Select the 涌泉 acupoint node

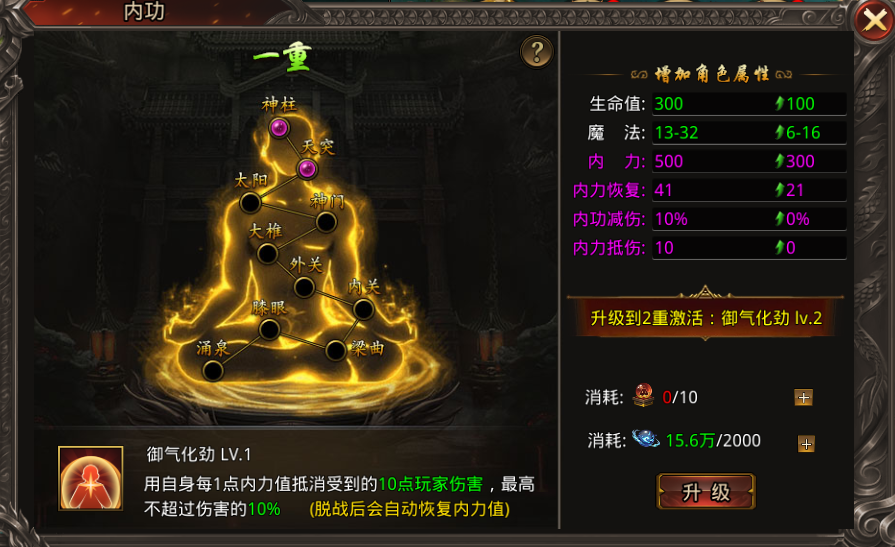(212, 370)
